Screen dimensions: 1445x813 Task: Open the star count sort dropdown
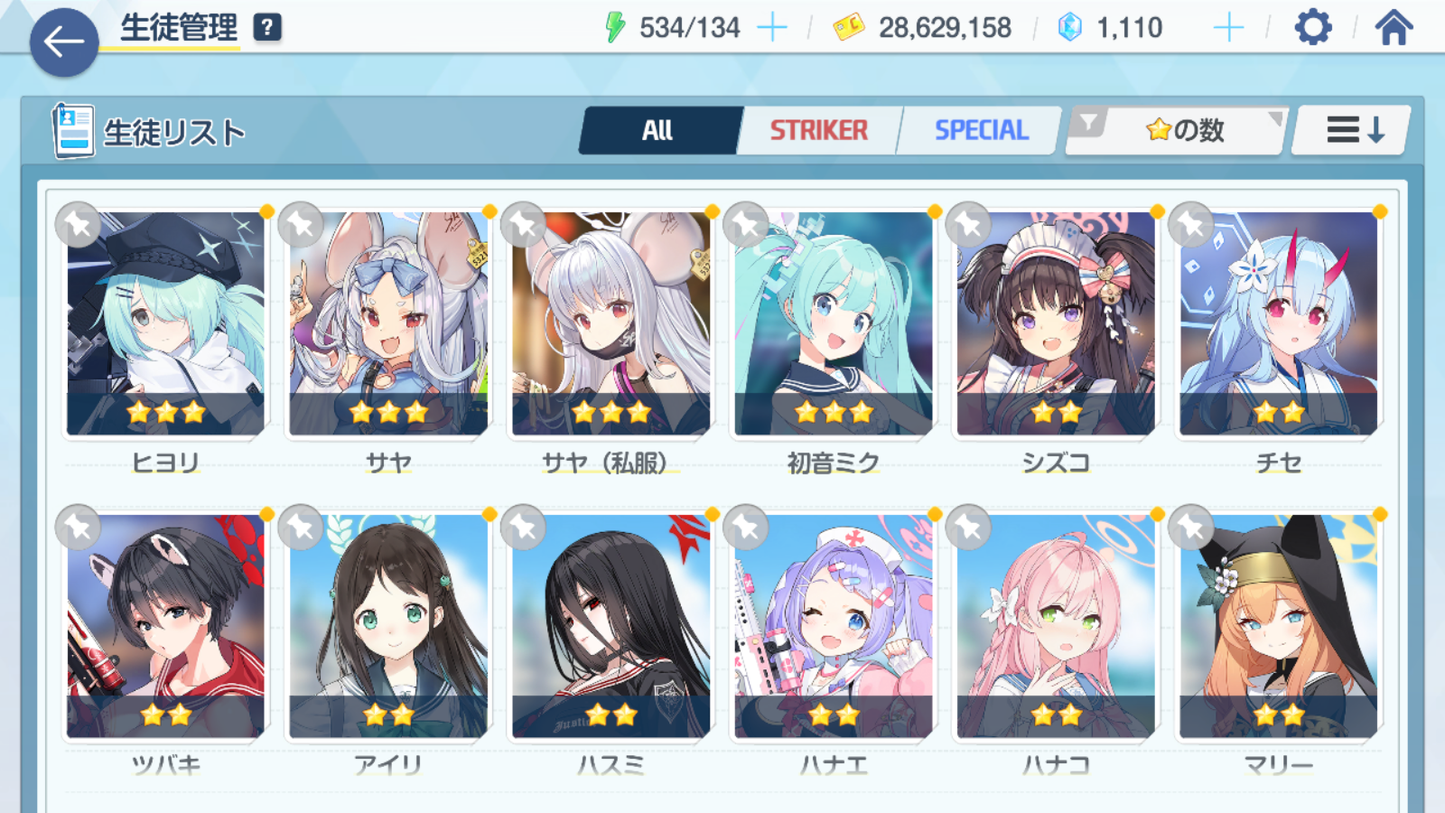coord(1177,131)
